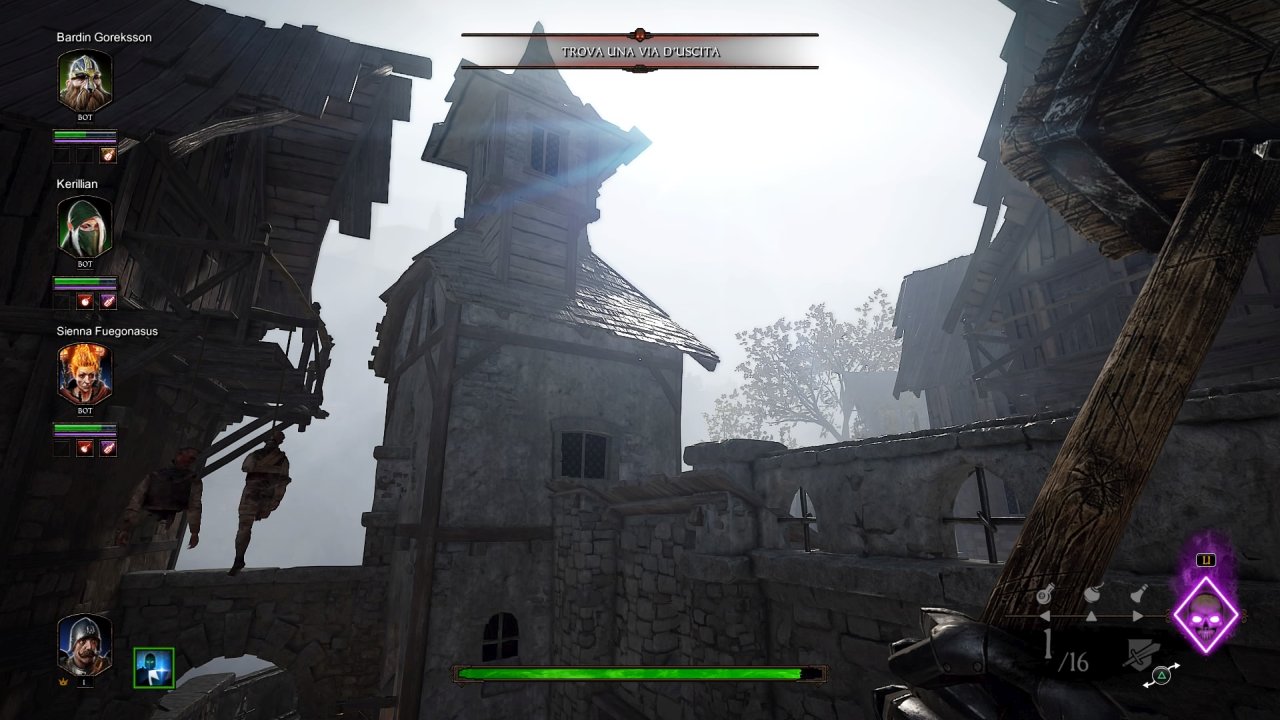Click Kerillian's red healing item slot
The image size is (1280, 720).
coord(85,301)
